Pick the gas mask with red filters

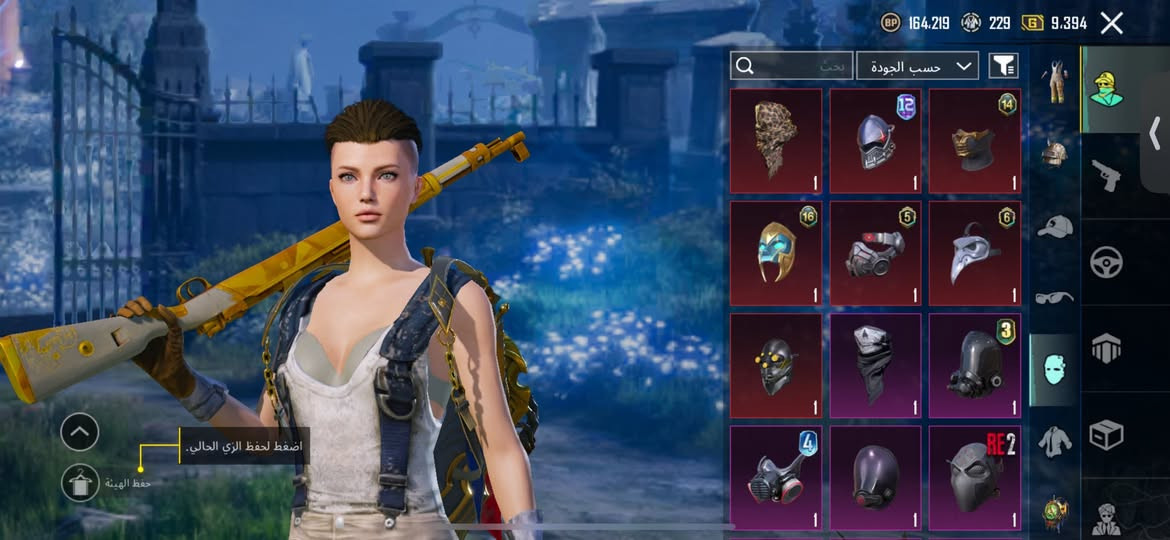[776, 476]
